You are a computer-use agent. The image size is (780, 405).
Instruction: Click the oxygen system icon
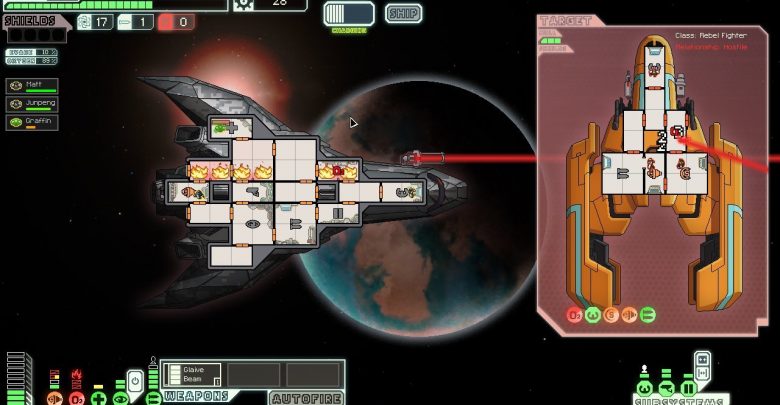[76, 399]
